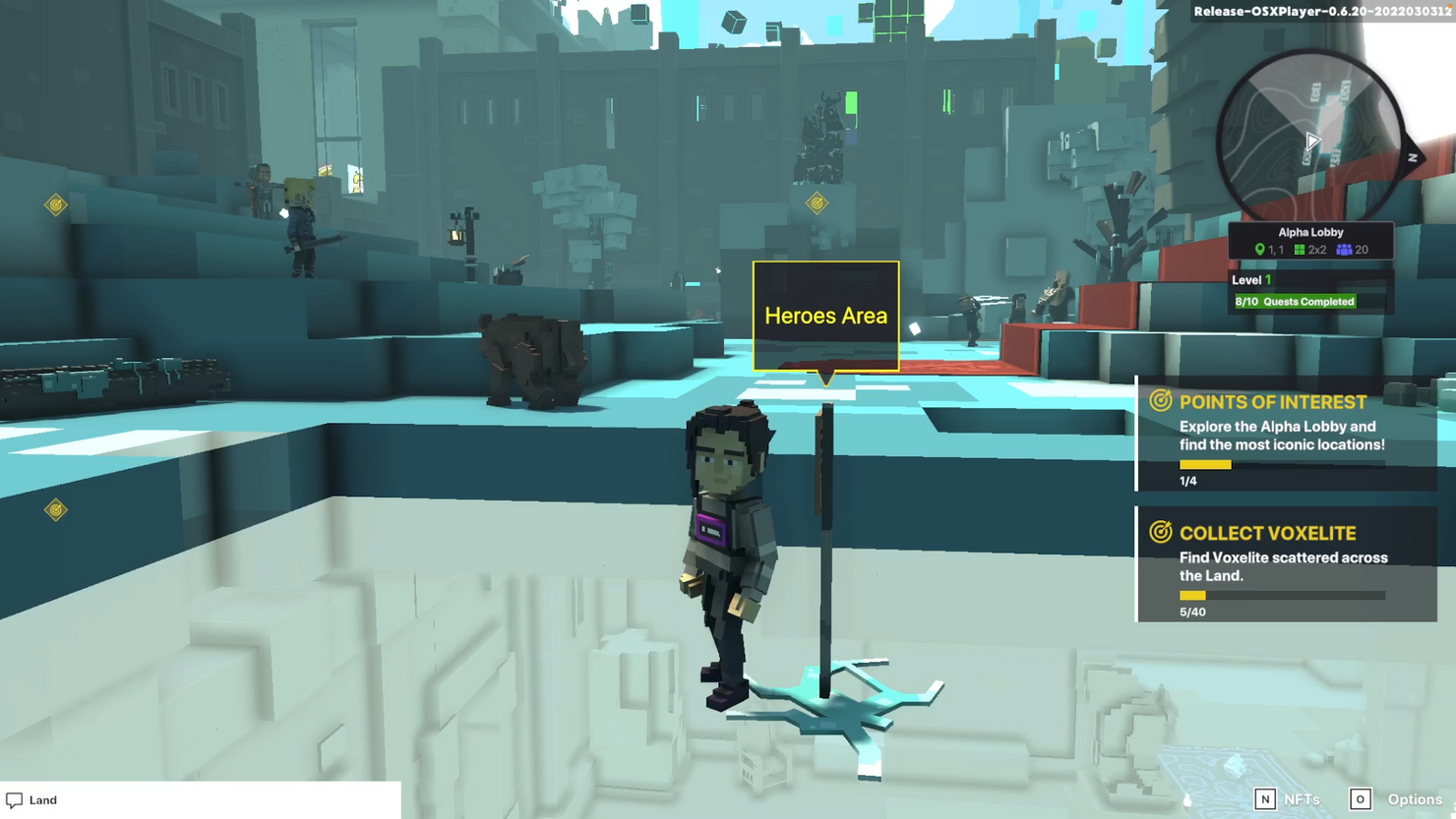Click the yellow quest marker on the left ledge
Viewport: 1456px width, 819px height.
click(54, 508)
